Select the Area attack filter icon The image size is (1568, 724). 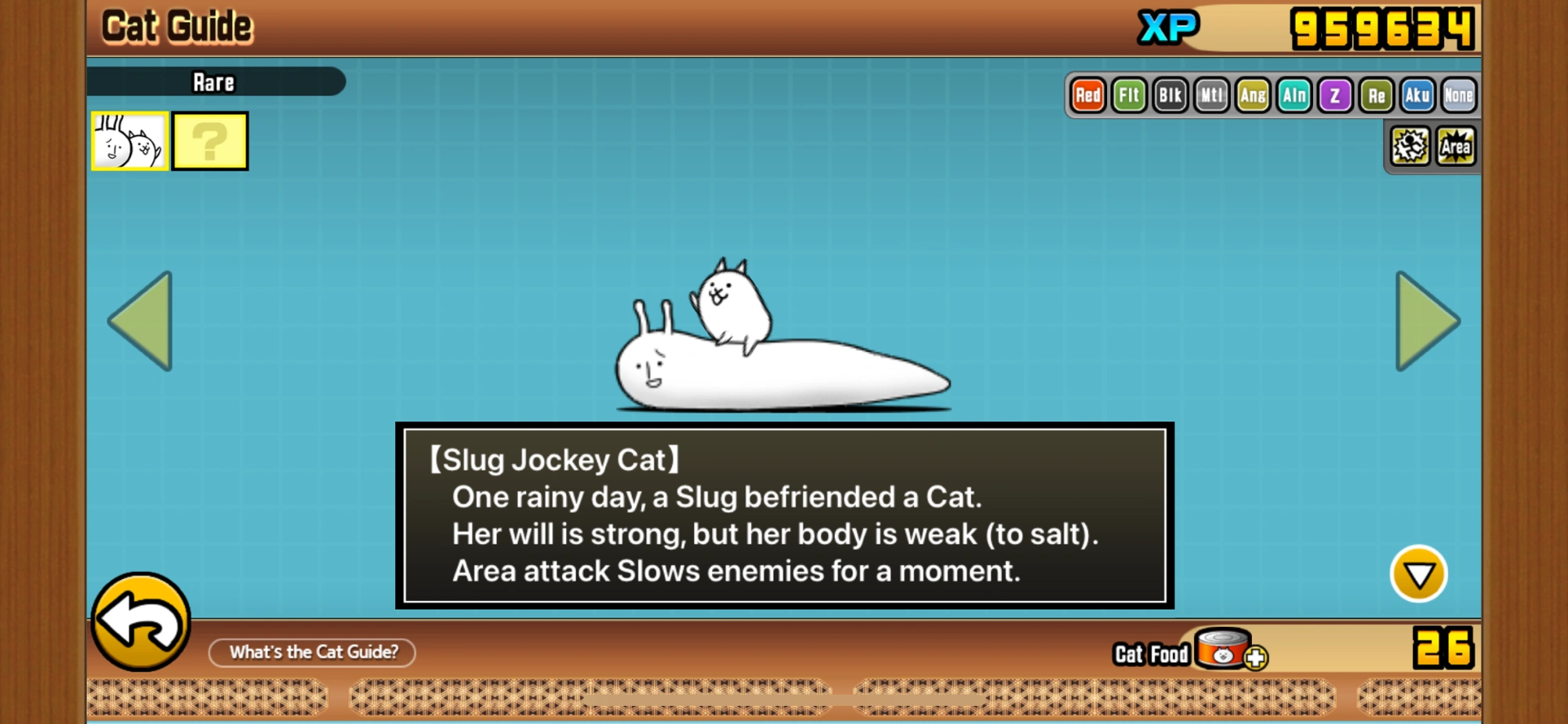[x=1456, y=145]
